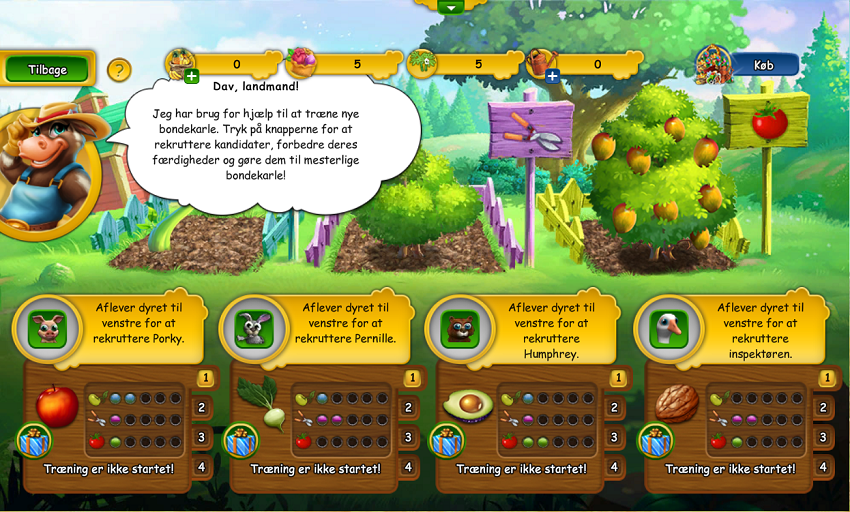This screenshot has width=850, height=512.
Task: Open the gift box on inspector's panel
Action: (654, 440)
